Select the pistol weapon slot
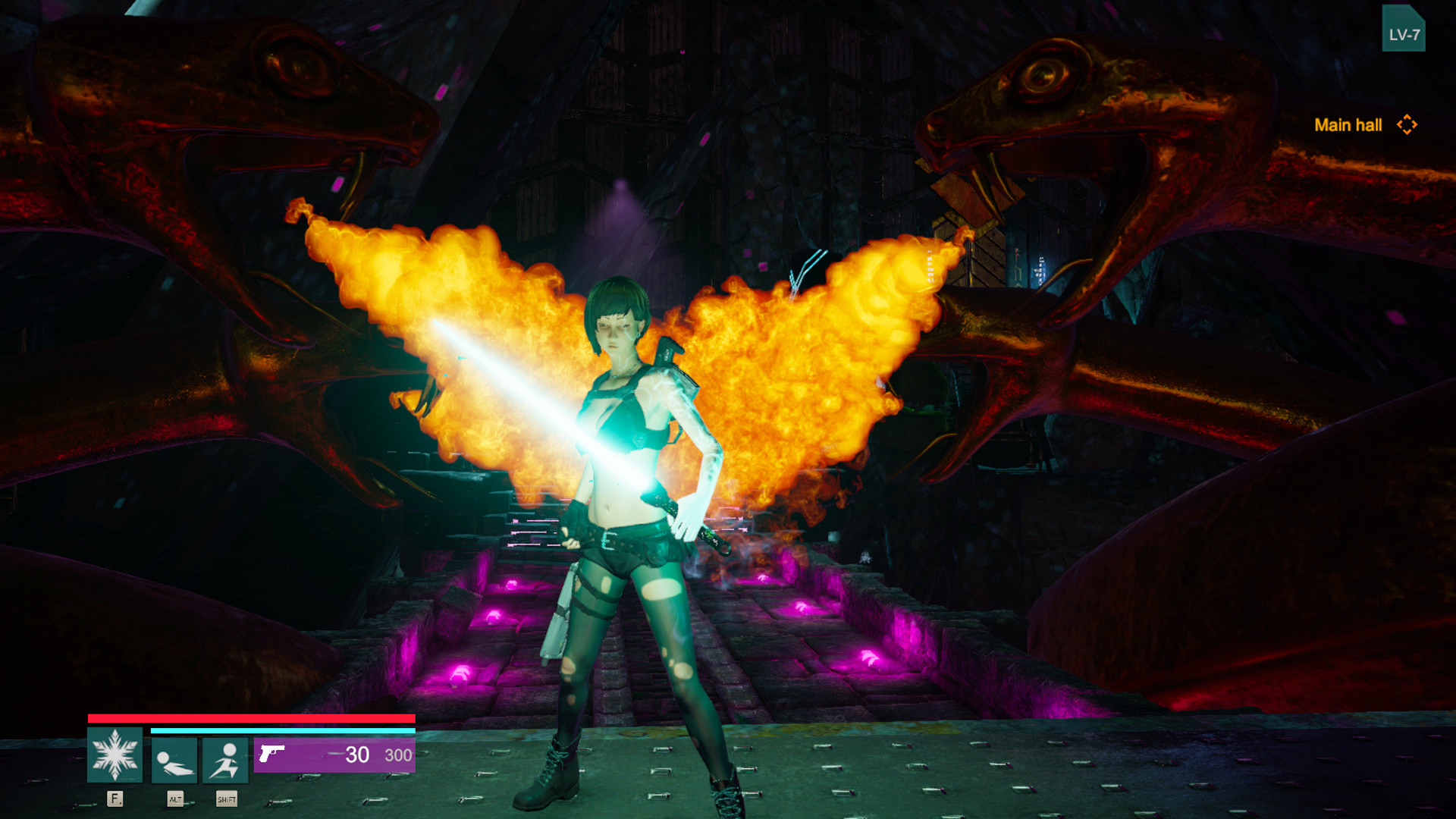1456x819 pixels. [x=334, y=755]
